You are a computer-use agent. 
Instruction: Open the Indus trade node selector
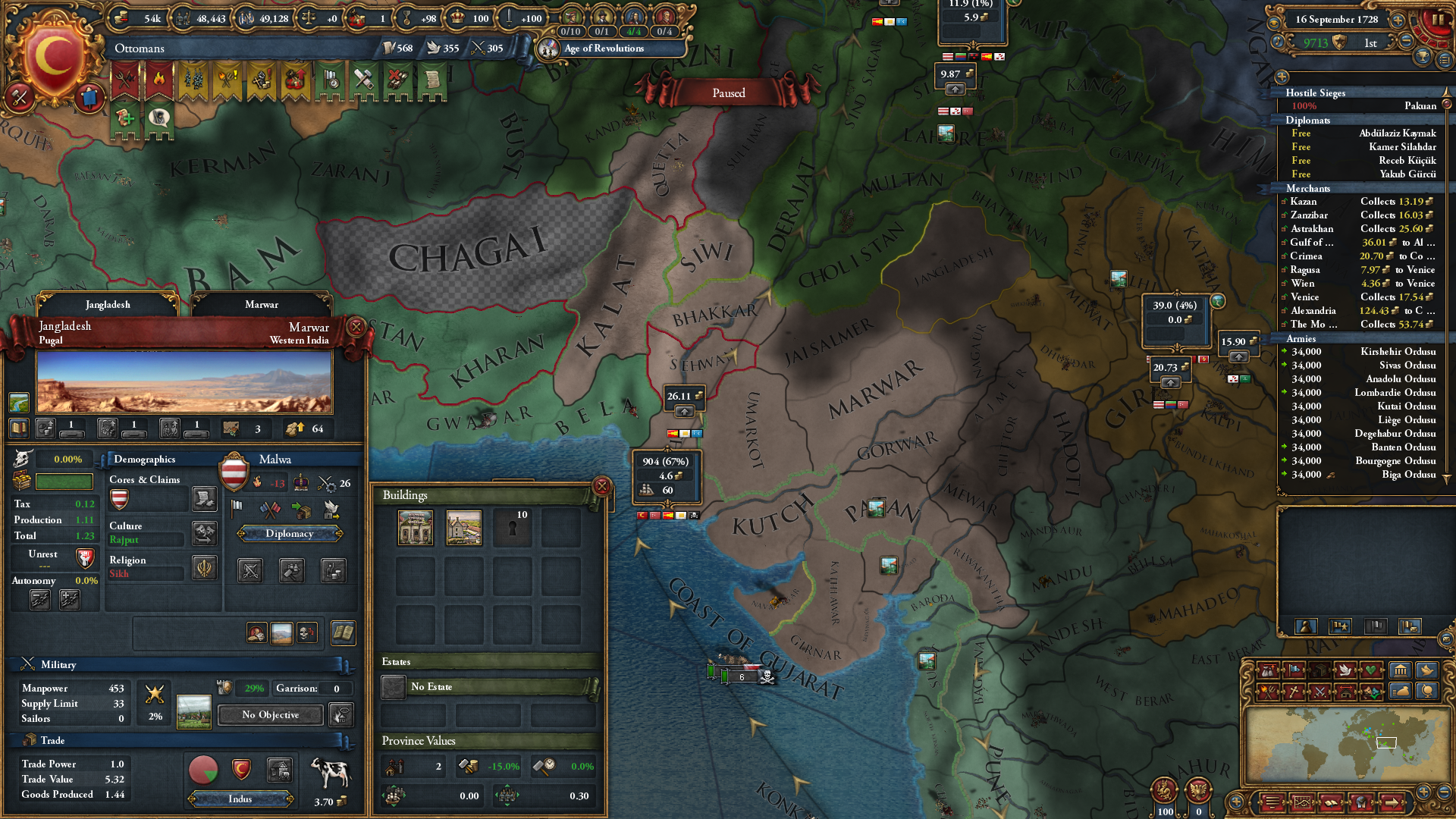coord(240,799)
